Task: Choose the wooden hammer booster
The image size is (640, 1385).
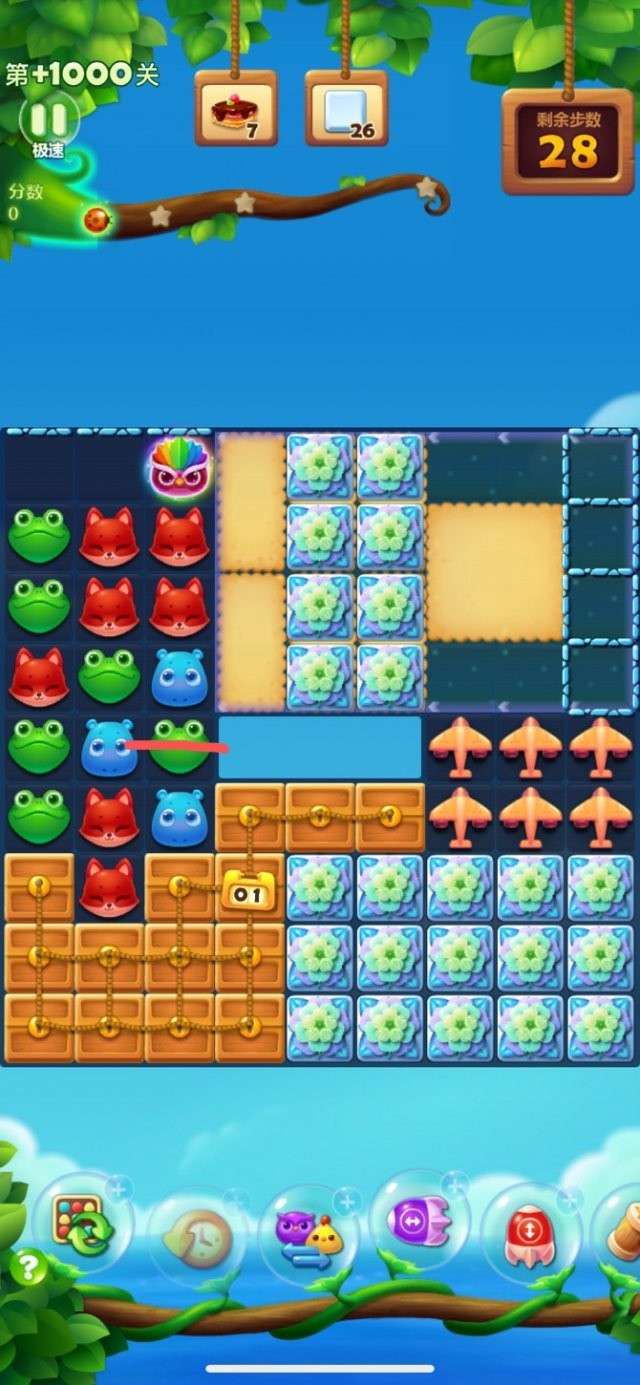Action: pos(624,1234)
